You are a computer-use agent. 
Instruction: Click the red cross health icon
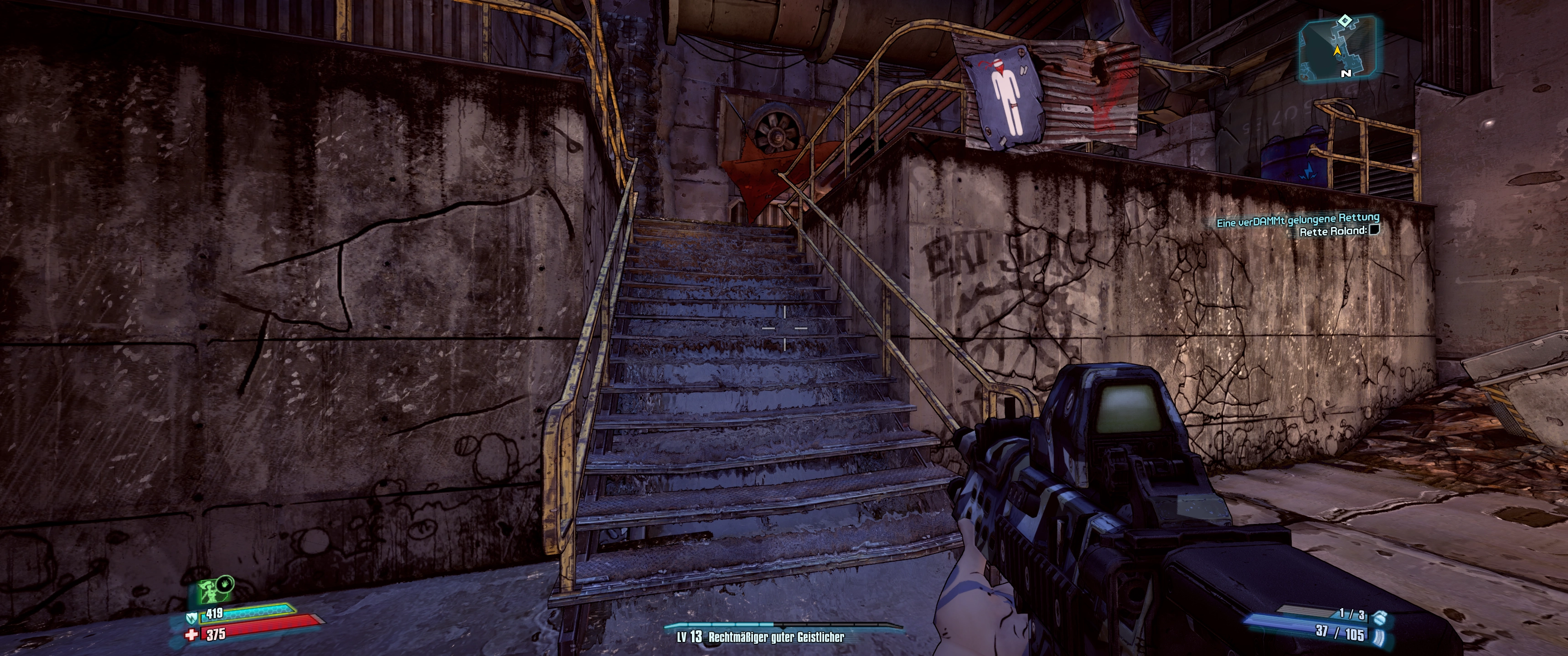pos(192,635)
